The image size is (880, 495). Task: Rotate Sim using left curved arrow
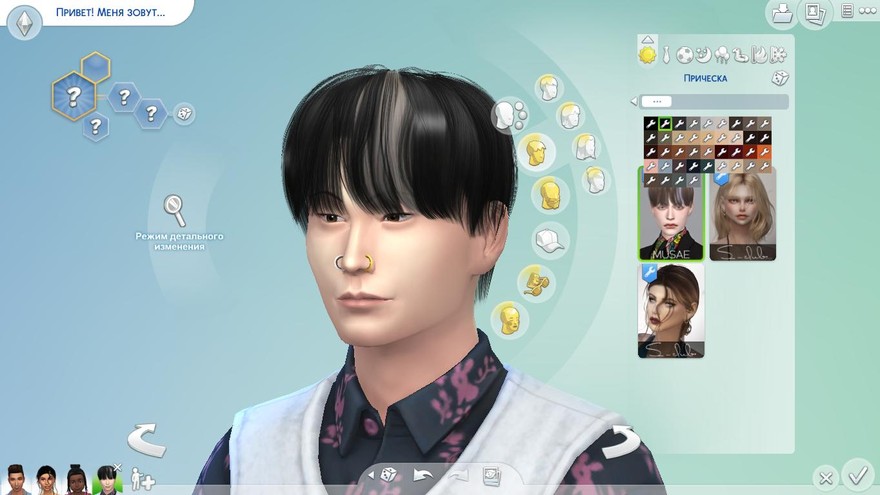point(146,439)
